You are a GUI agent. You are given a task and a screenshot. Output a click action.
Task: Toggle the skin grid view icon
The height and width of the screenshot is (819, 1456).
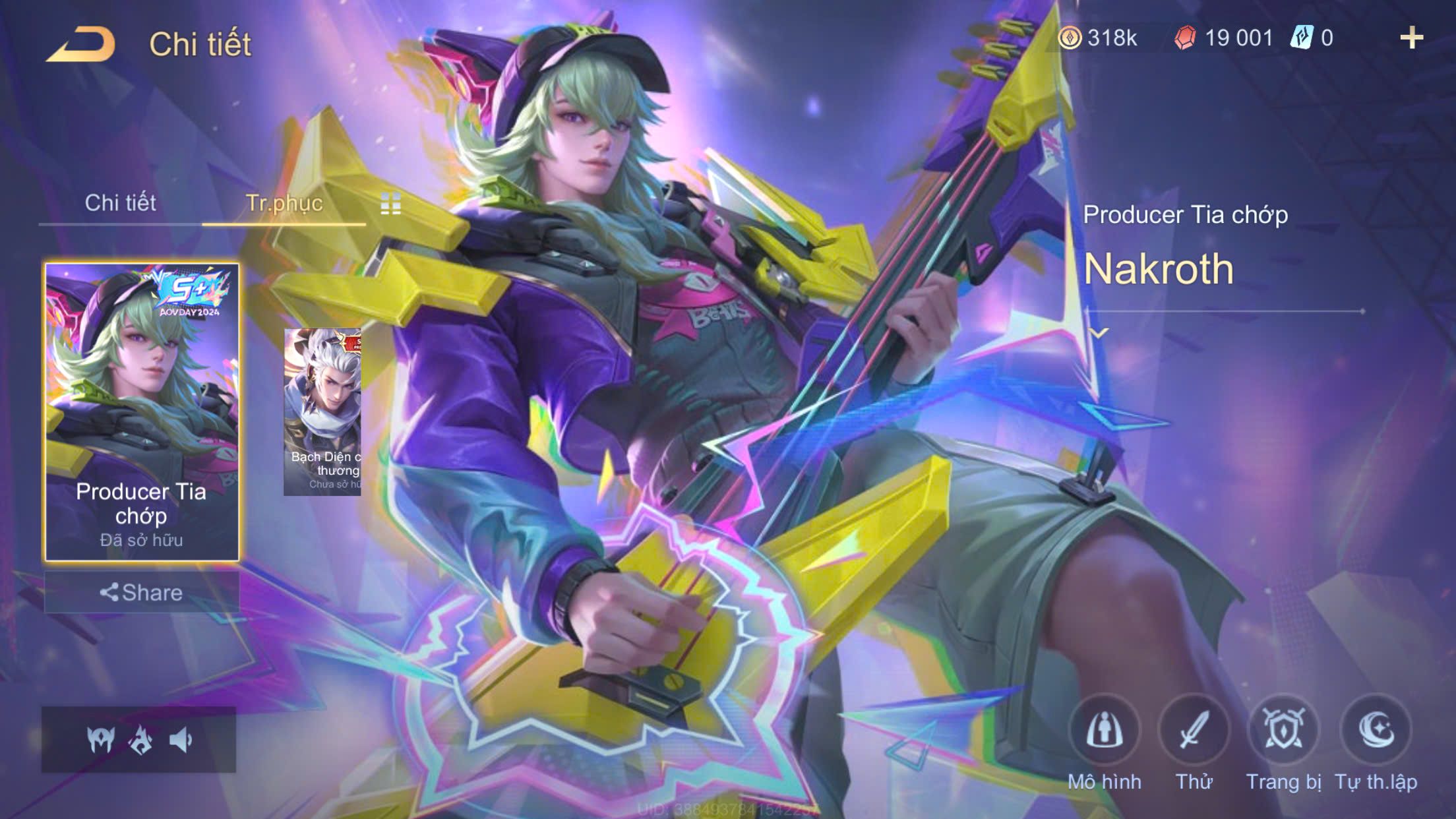click(x=390, y=204)
